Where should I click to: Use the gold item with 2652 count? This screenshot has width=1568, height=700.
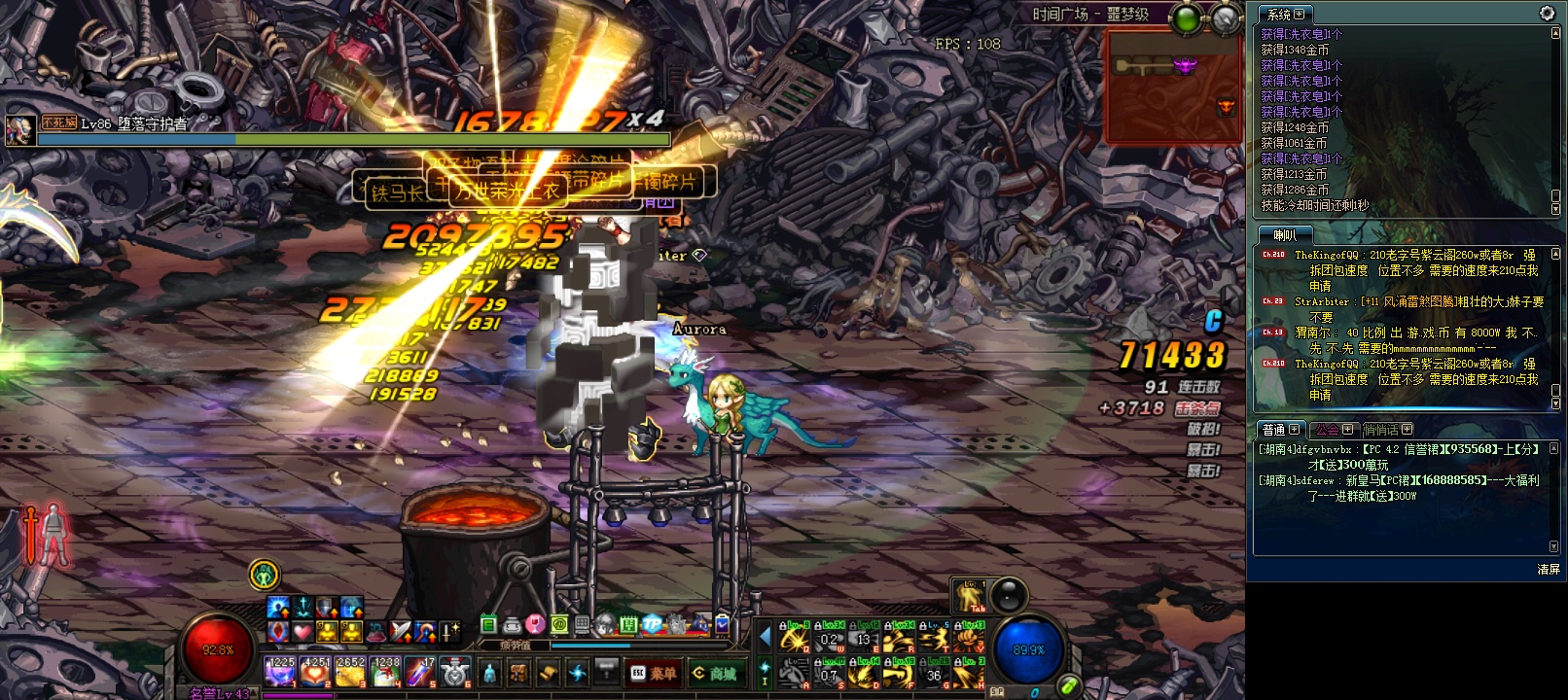[350, 671]
